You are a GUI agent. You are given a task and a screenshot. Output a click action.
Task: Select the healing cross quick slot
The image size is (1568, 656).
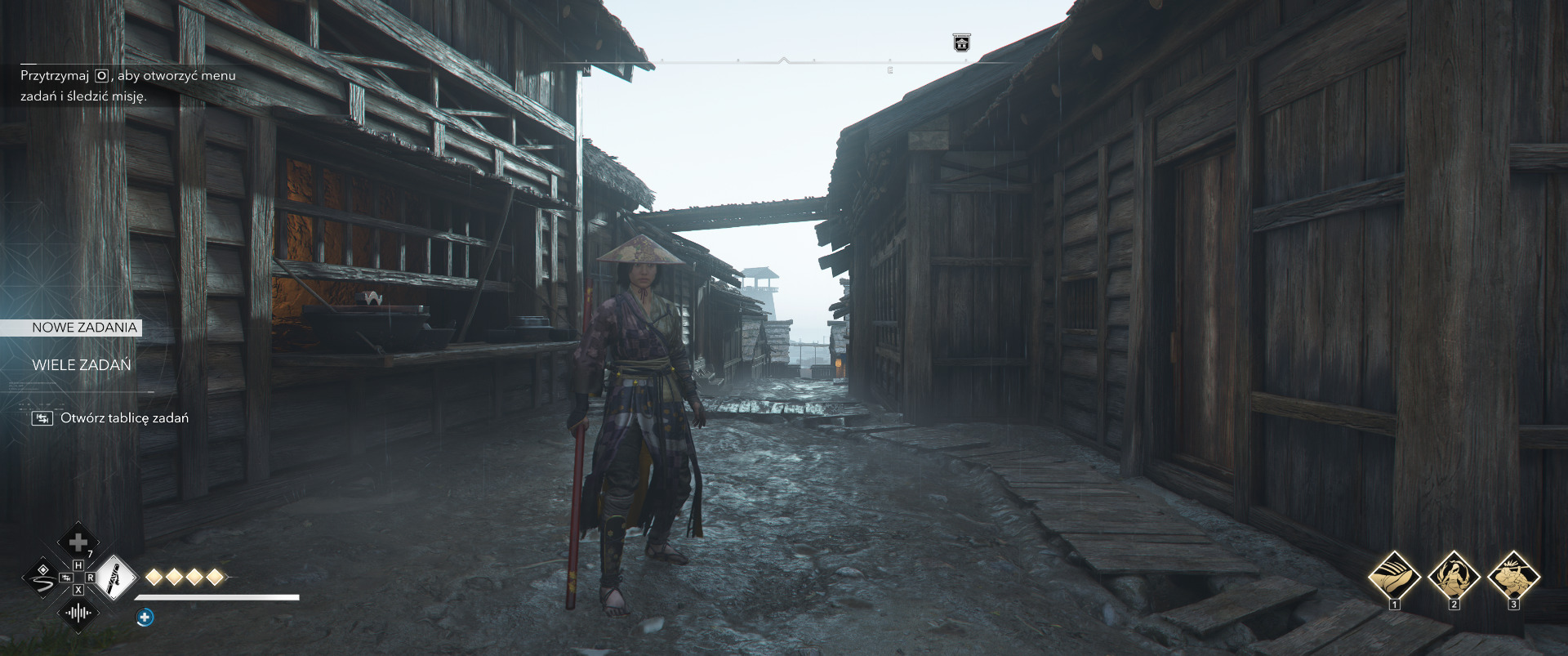[78, 542]
